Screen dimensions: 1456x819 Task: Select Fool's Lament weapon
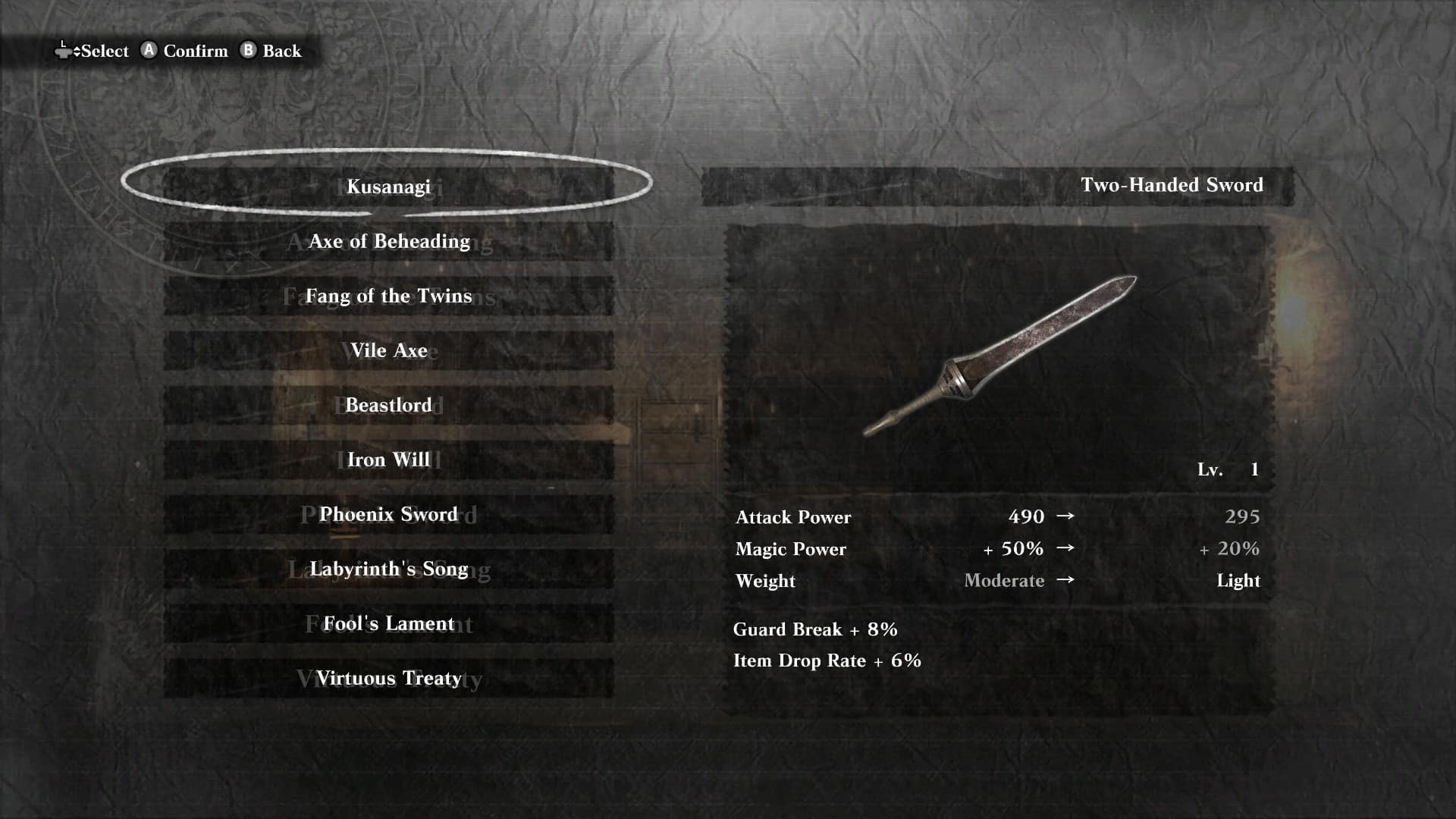coord(388,623)
